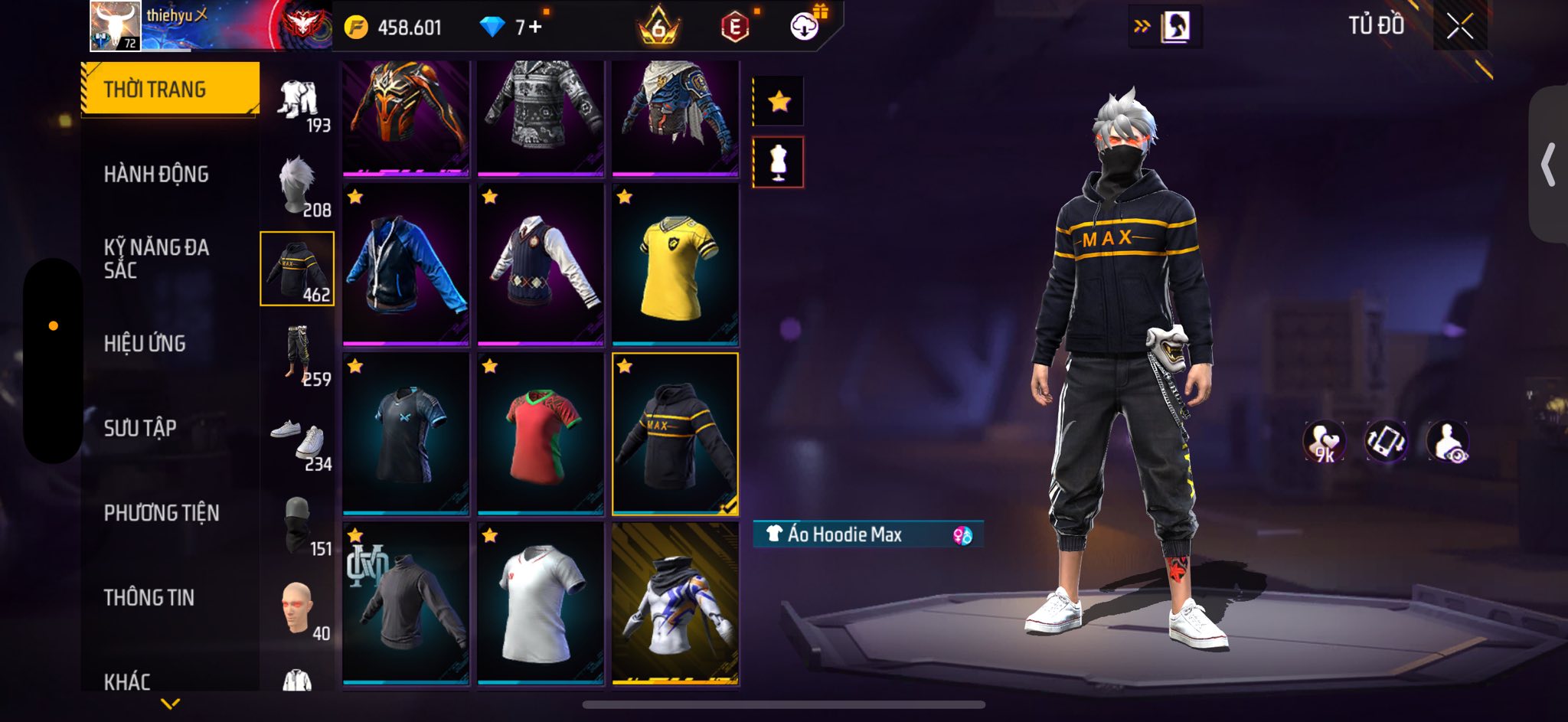Open the player profile avatar
This screenshot has width=1568, height=722.
[x=116, y=26]
